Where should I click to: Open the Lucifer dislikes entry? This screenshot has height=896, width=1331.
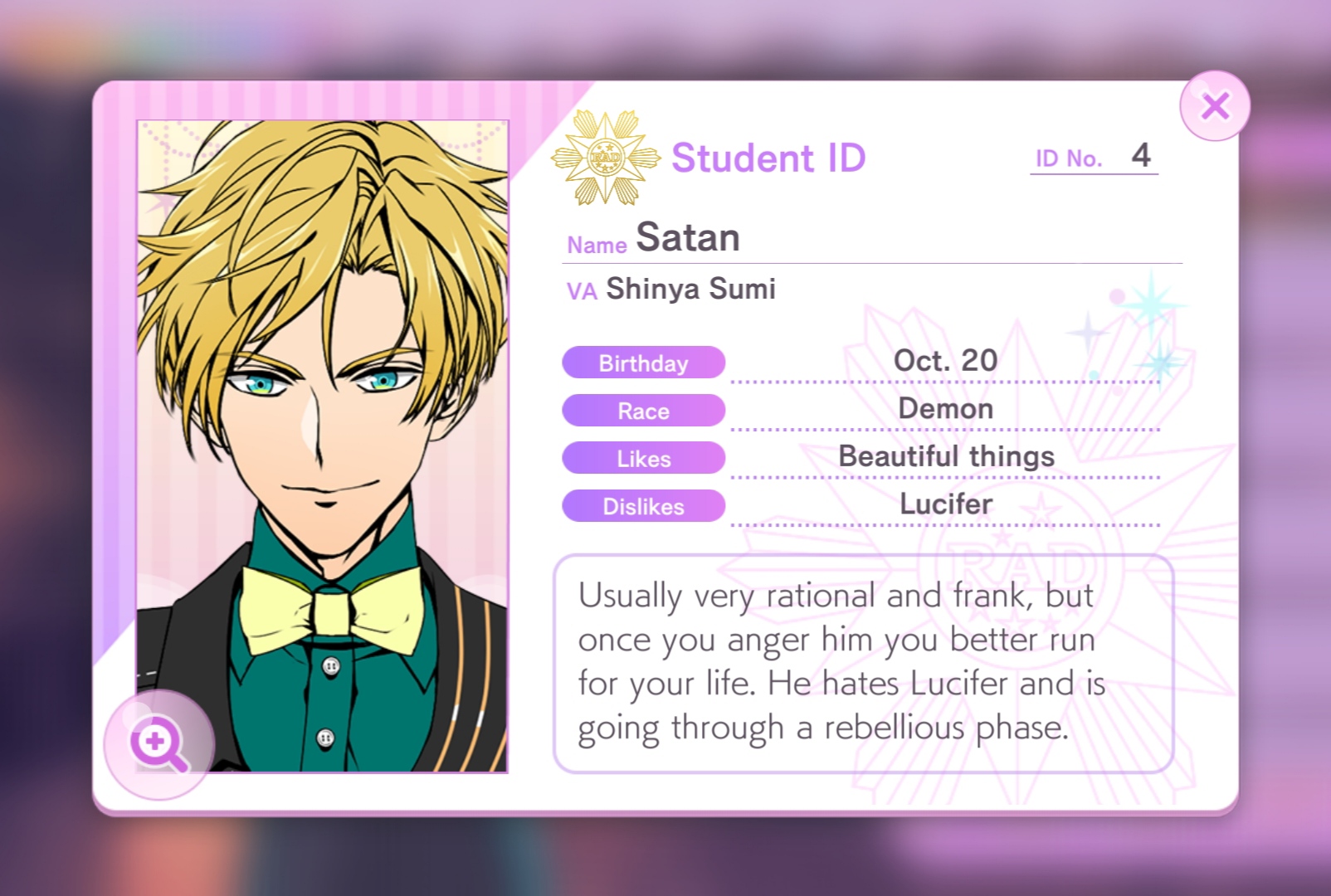point(945,504)
